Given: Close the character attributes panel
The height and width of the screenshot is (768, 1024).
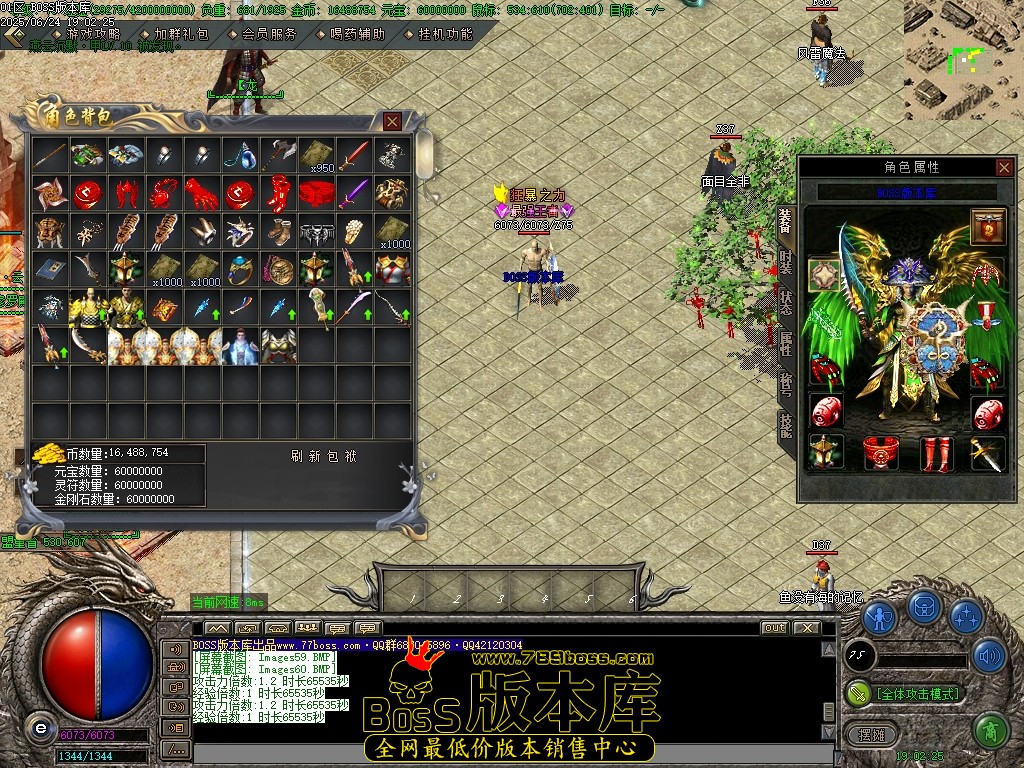Looking at the screenshot, I should point(1004,167).
